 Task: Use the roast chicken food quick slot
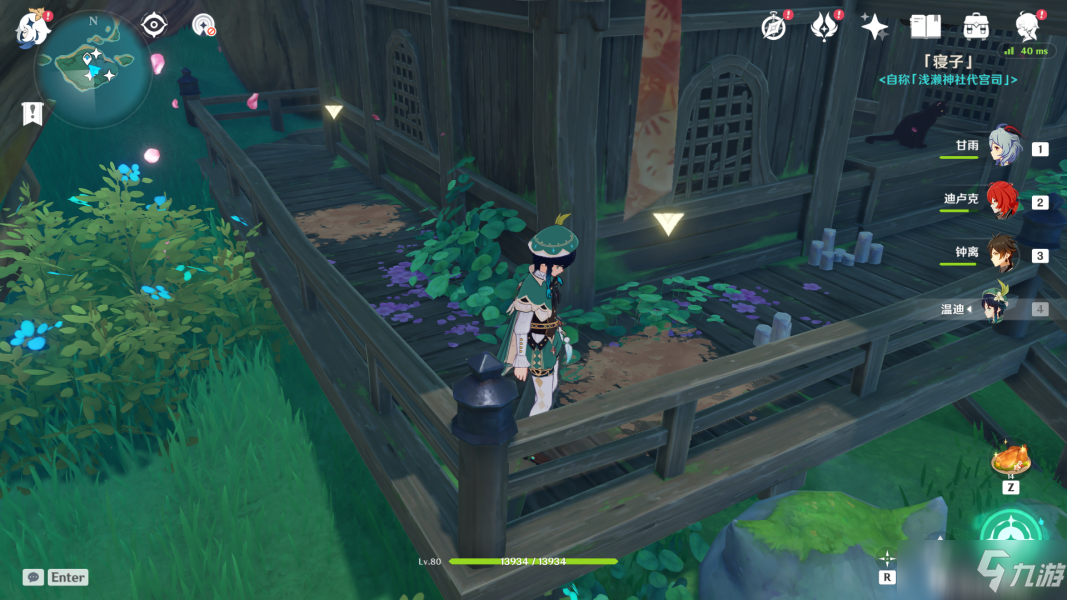tap(1009, 460)
